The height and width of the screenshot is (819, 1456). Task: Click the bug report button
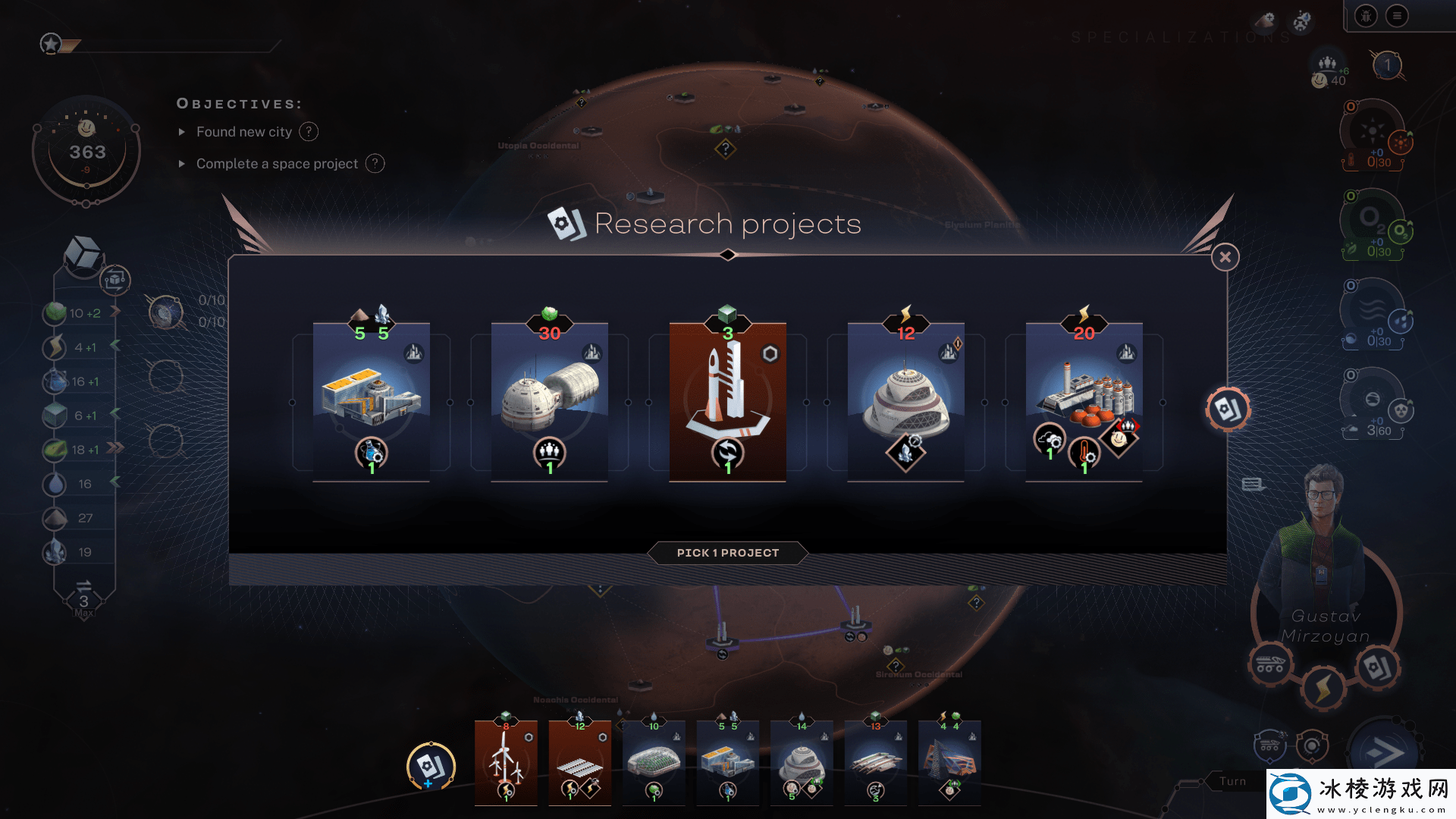(x=1366, y=16)
